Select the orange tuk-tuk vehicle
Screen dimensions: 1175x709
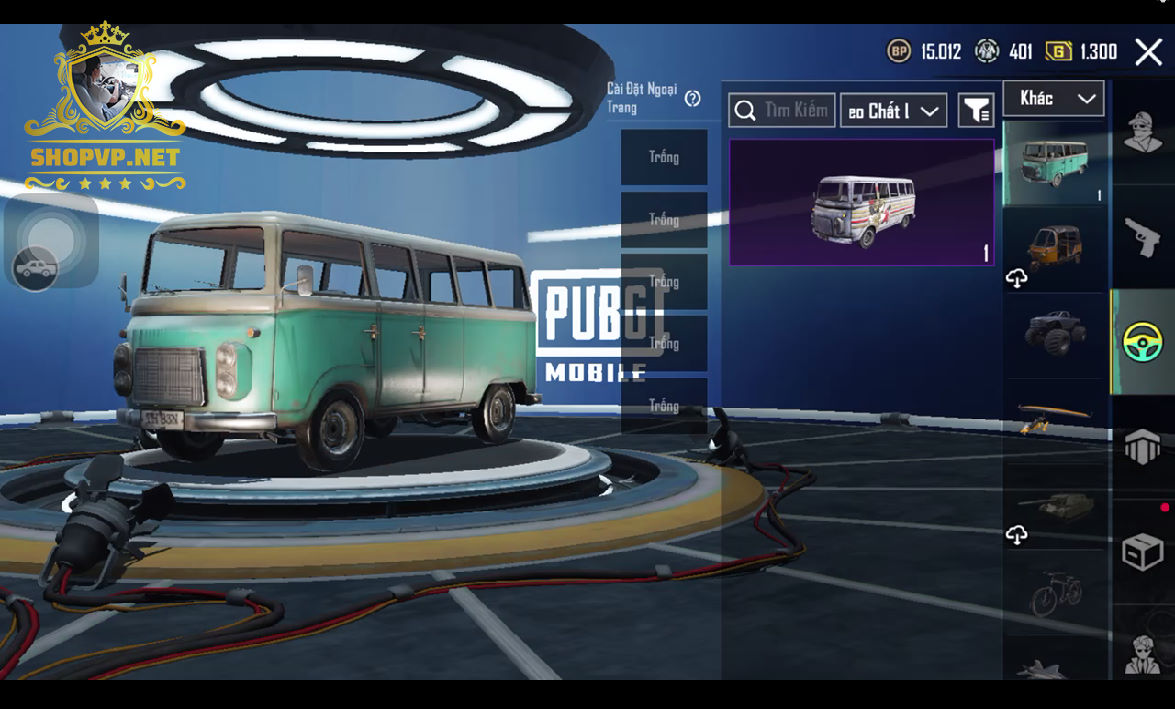(1056, 249)
